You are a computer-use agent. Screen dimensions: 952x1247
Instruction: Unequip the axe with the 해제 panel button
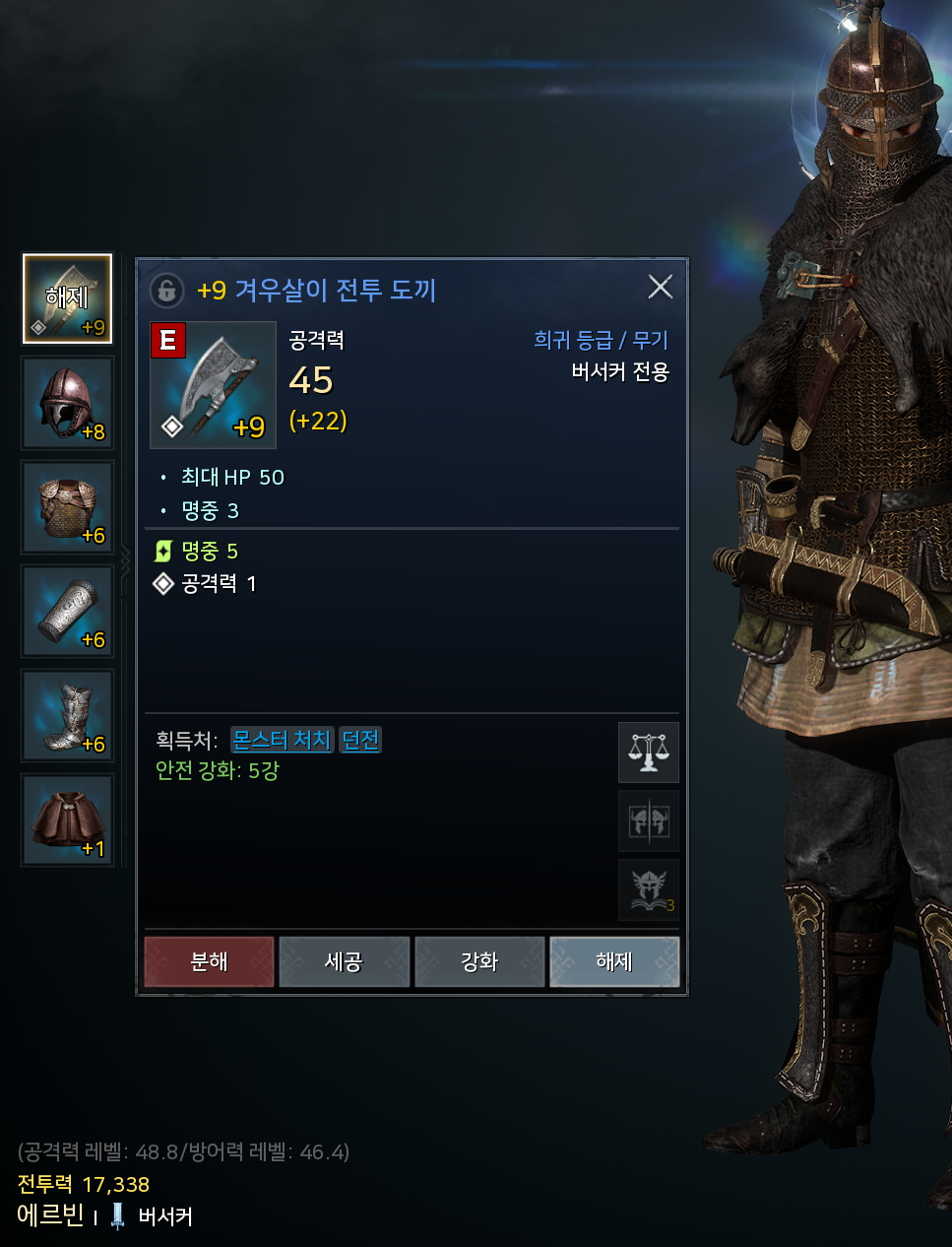tap(614, 961)
